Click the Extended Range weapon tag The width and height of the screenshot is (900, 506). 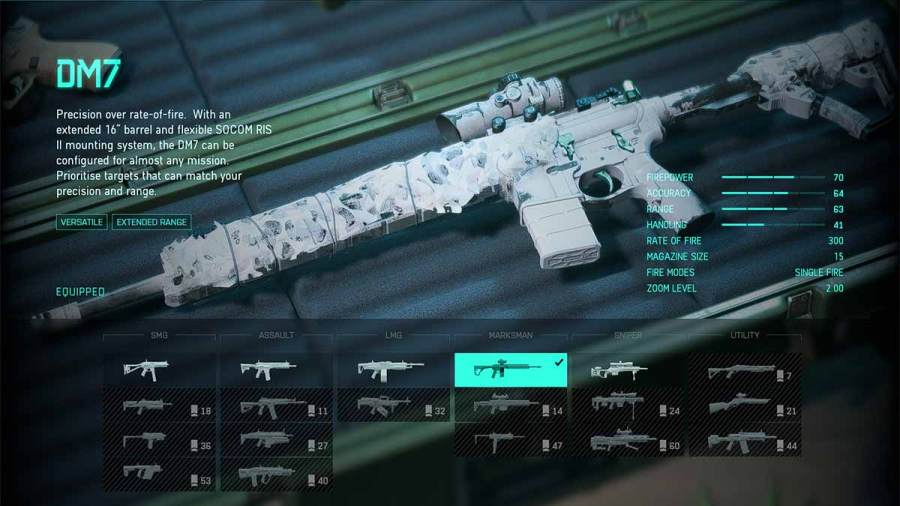pyautogui.click(x=151, y=222)
